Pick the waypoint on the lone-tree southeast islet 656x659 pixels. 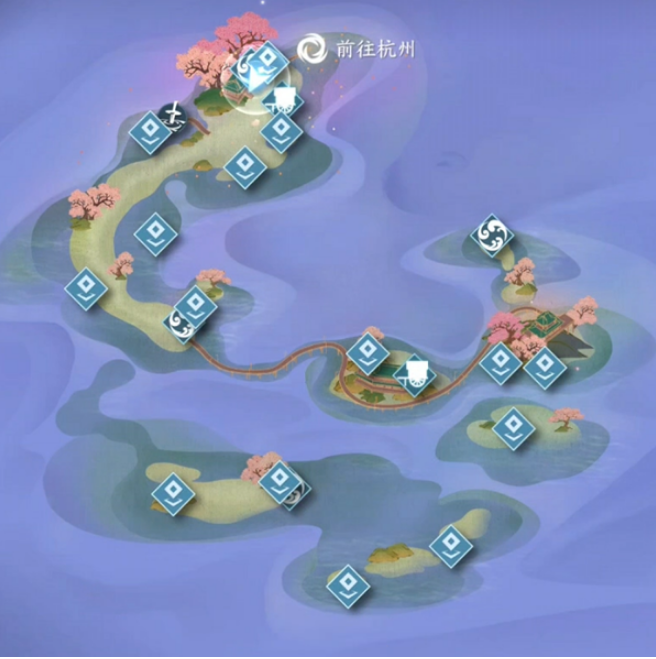512,423
